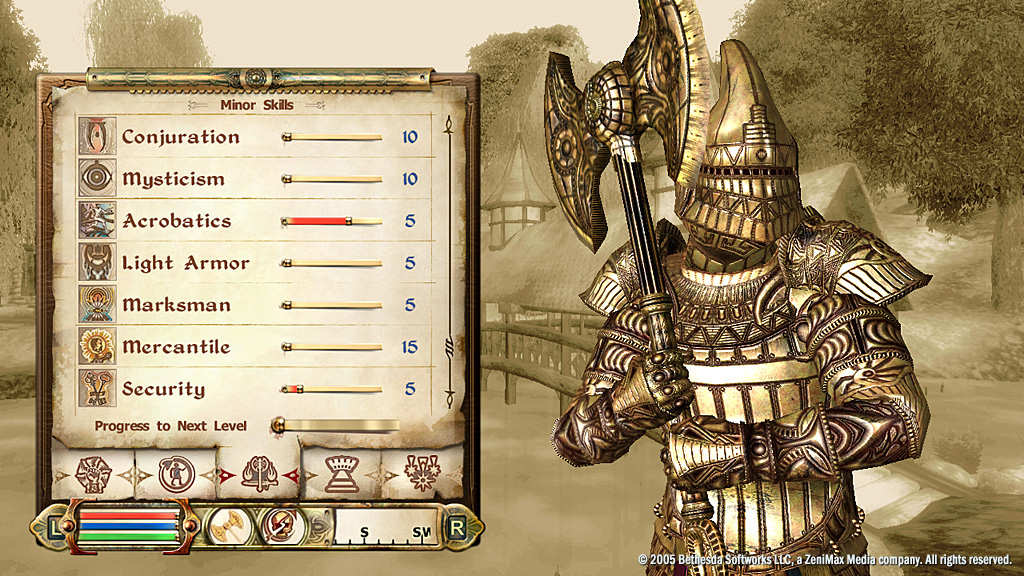This screenshot has width=1024, height=576.
Task: Switch to the circled figure tab
Action: [x=176, y=473]
